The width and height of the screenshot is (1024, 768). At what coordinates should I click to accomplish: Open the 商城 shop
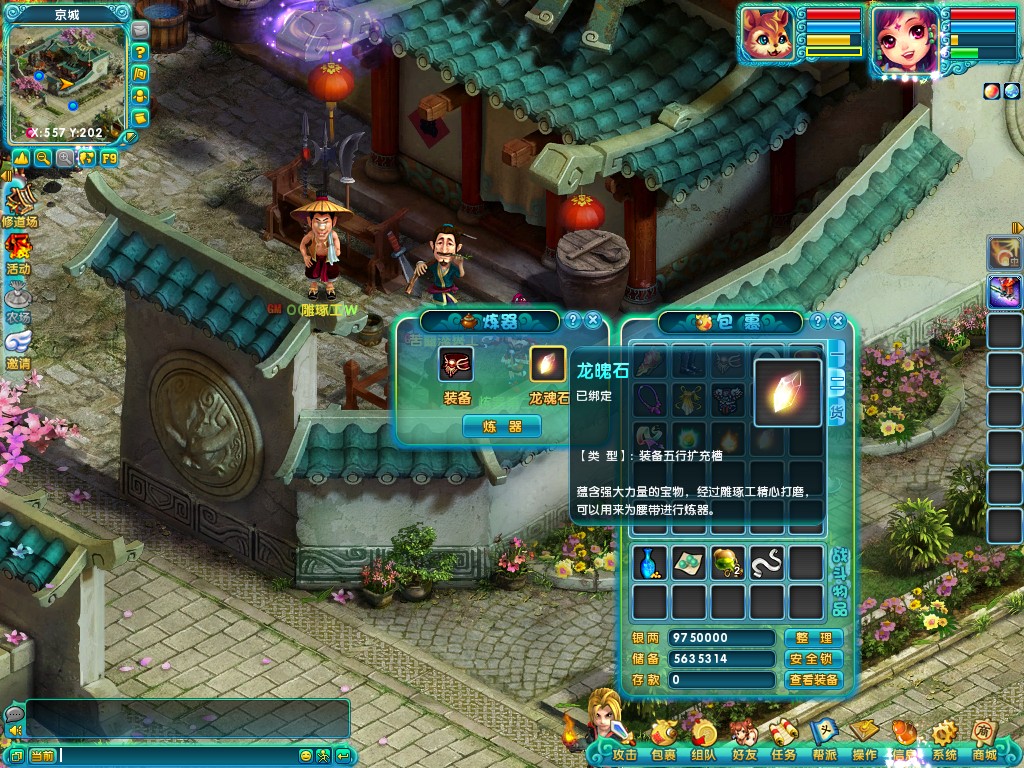[985, 747]
